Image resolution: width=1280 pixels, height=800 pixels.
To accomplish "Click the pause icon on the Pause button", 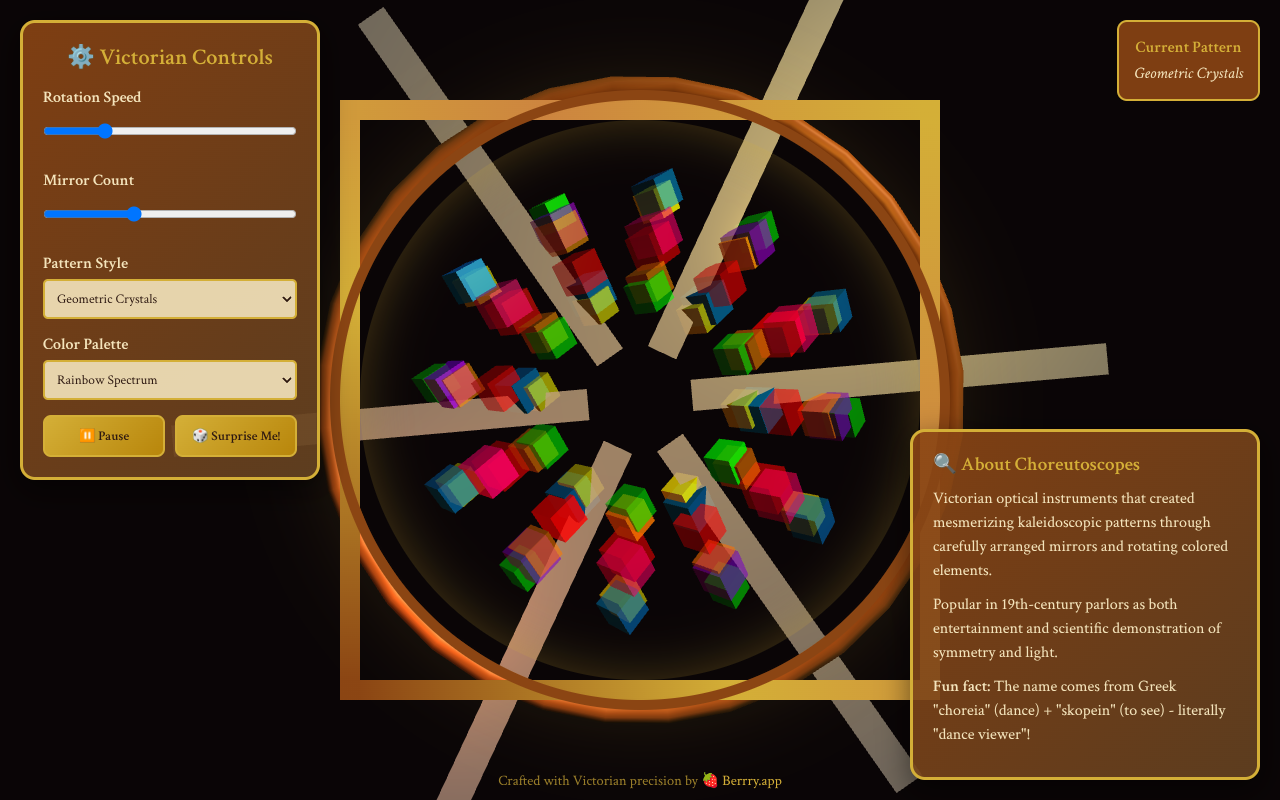I will tap(85, 436).
